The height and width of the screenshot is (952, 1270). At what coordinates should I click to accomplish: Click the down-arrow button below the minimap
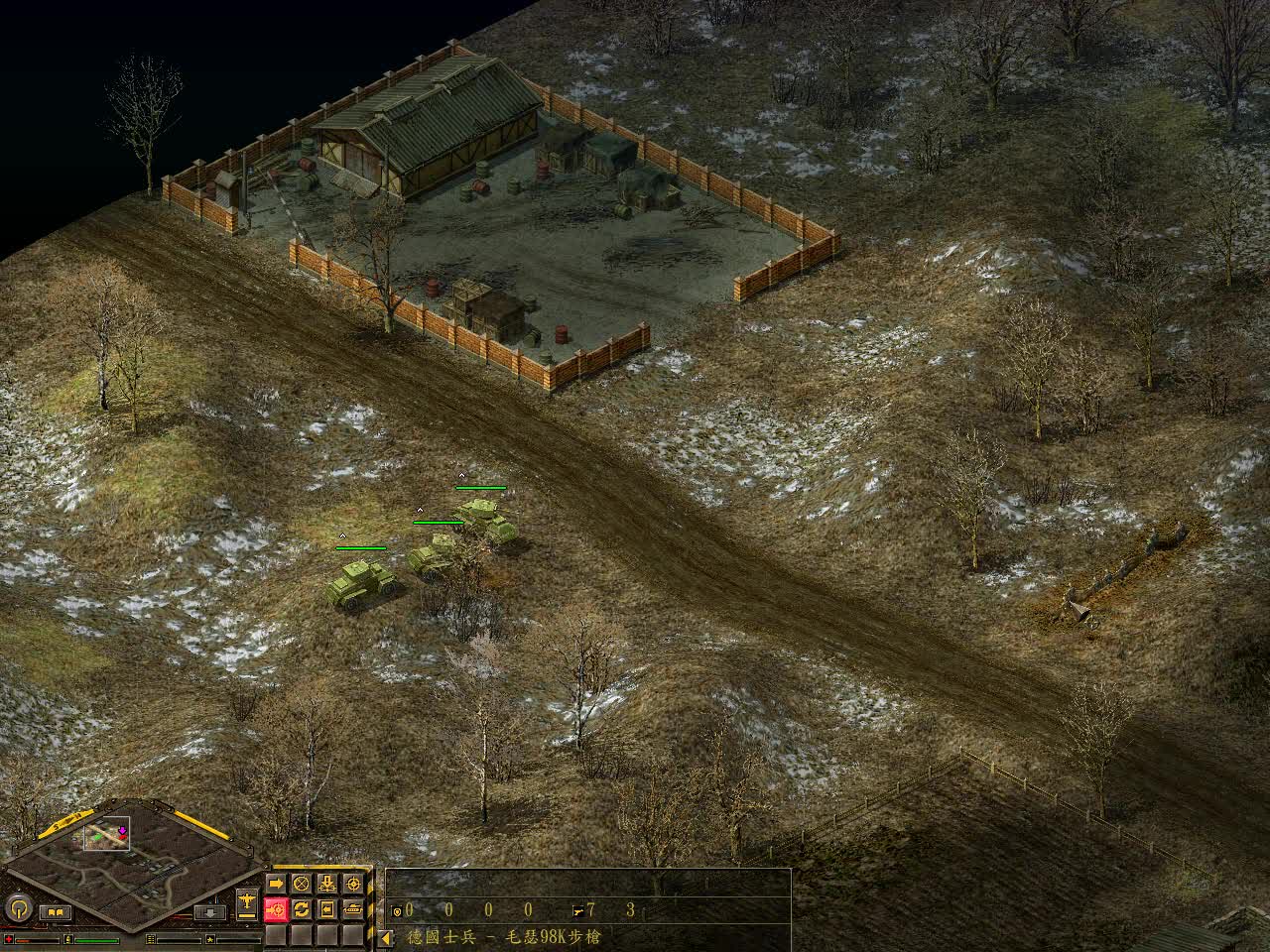[208, 911]
